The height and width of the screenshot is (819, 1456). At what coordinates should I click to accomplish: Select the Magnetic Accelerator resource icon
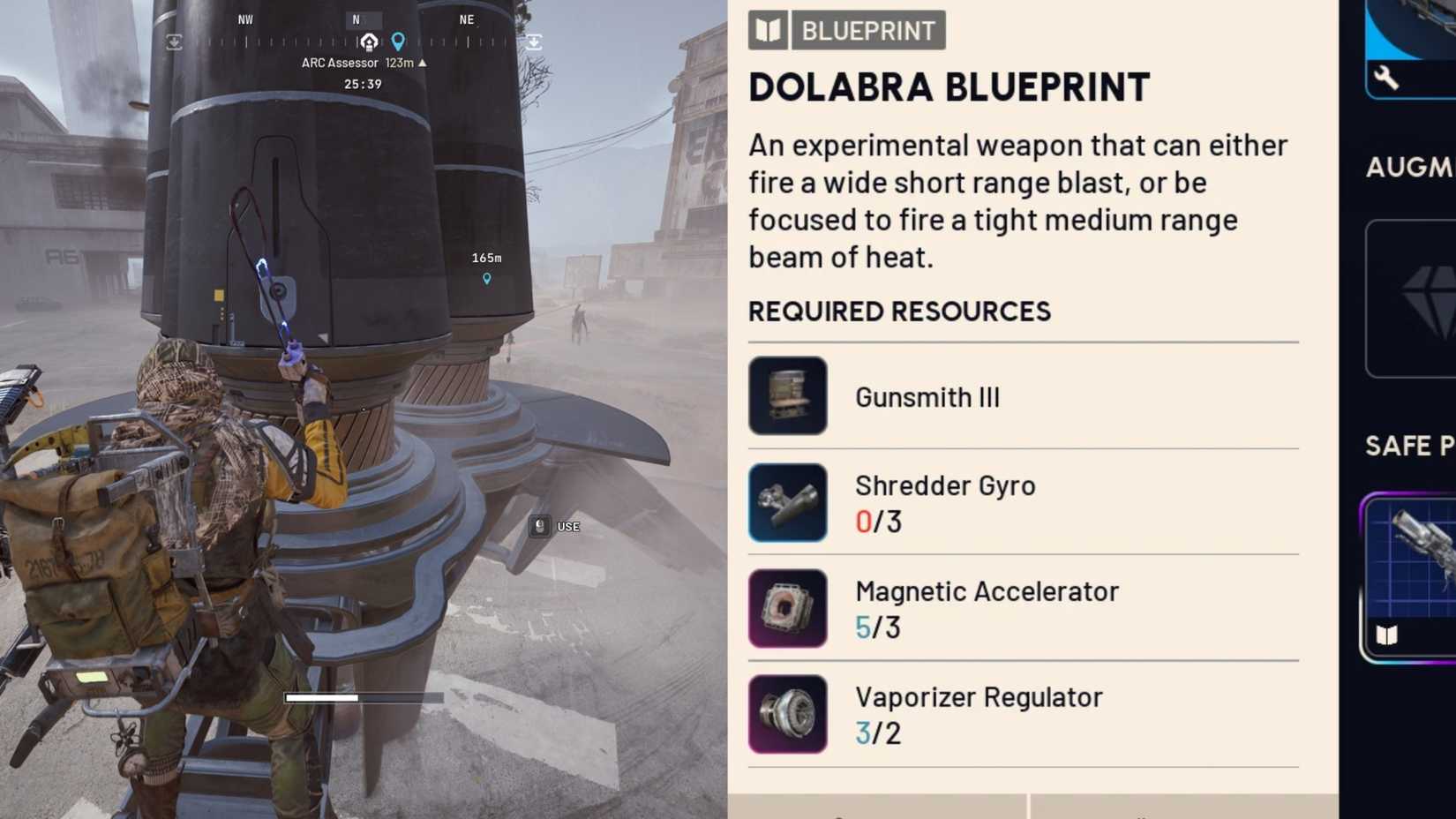point(787,608)
